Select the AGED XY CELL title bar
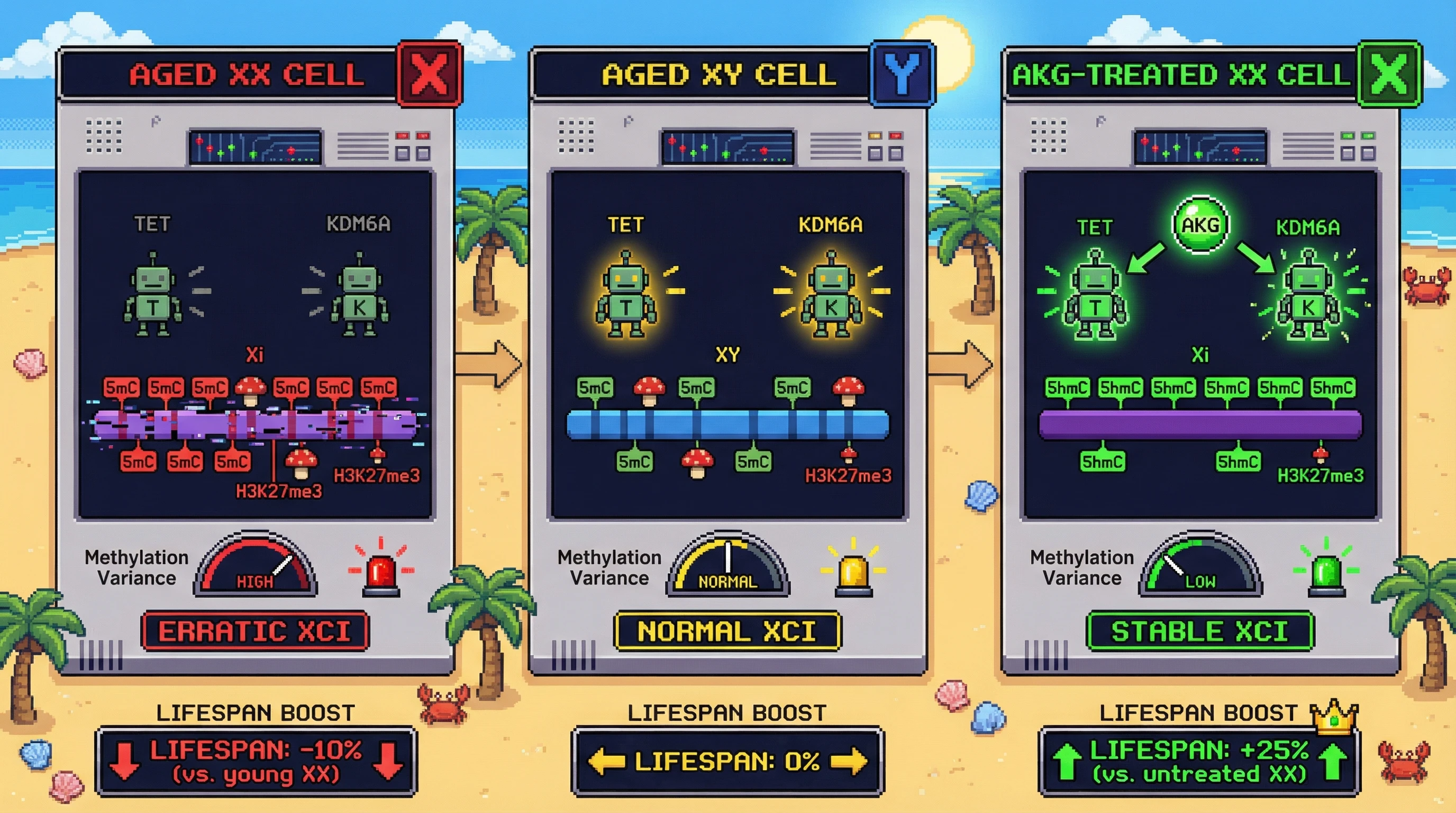The image size is (1456, 813). [701, 74]
